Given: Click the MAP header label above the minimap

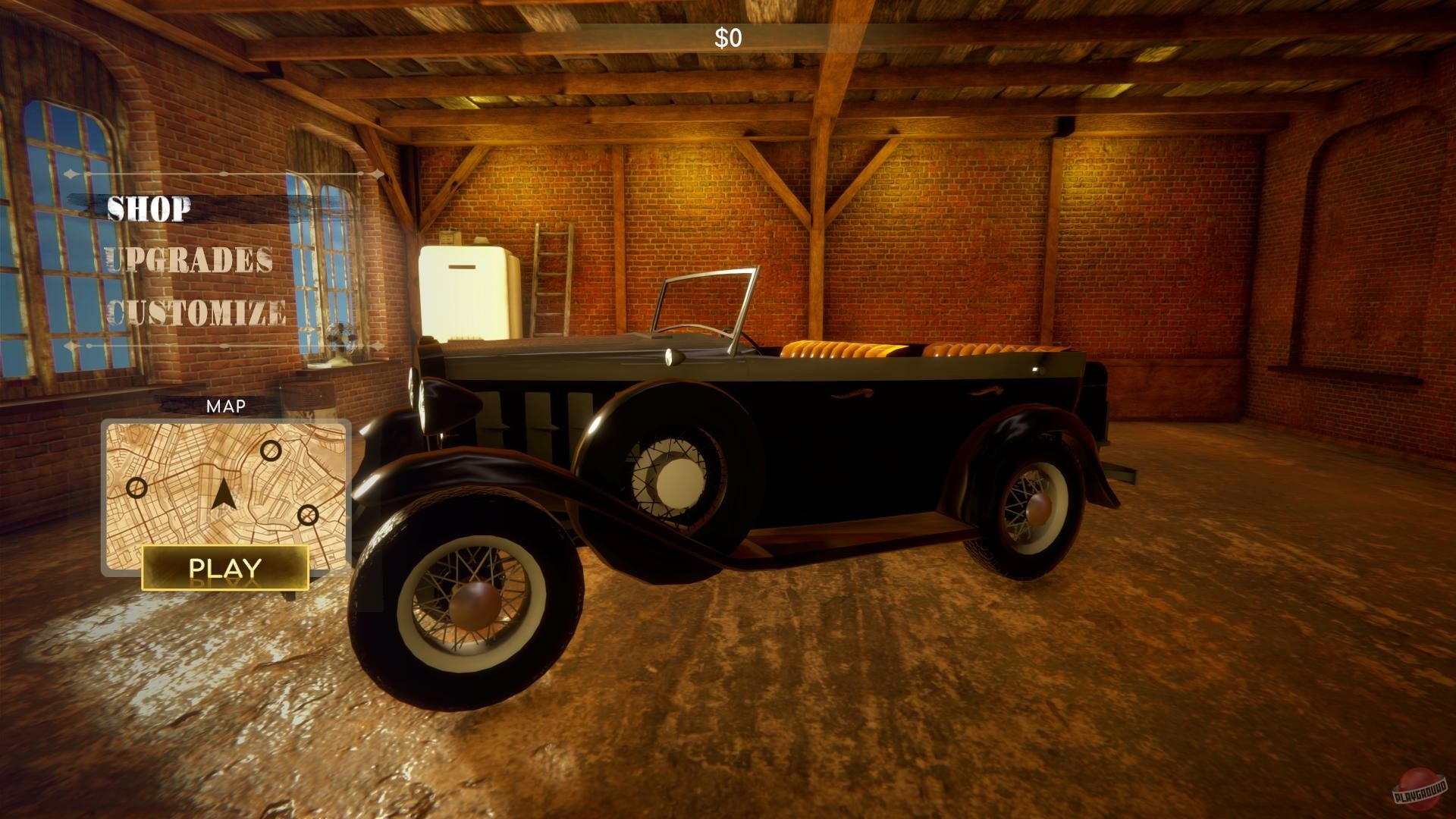Looking at the screenshot, I should tap(226, 406).
